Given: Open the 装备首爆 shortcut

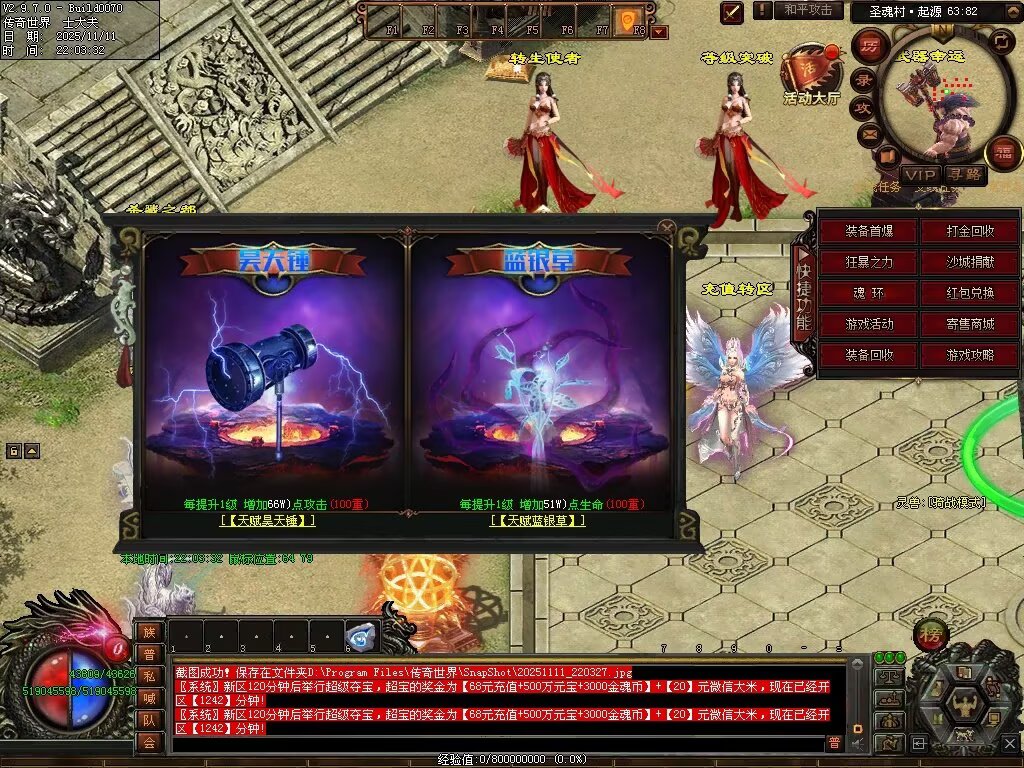Looking at the screenshot, I should [869, 232].
